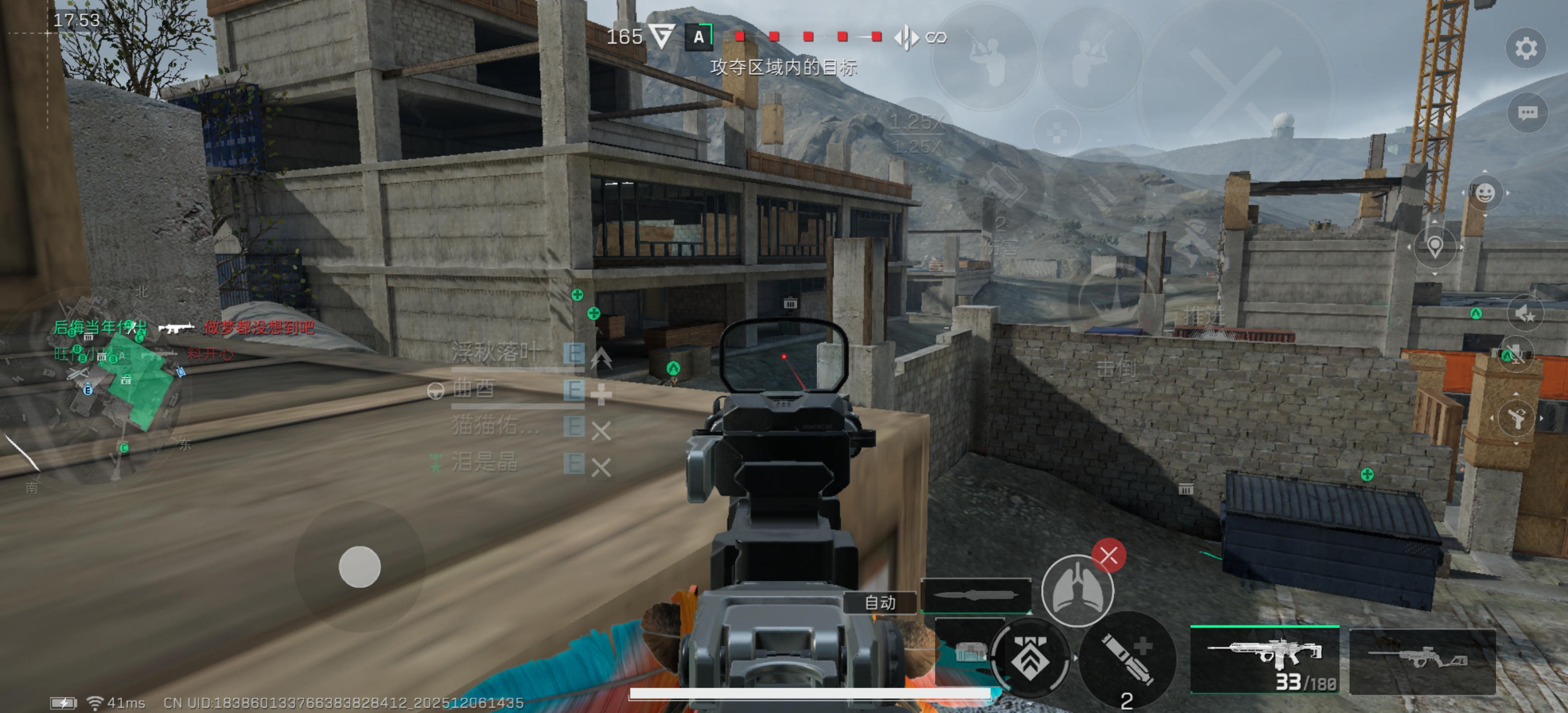Select squad member 曲酉 in the list
Viewport: 1568px width, 713px height.
click(x=475, y=389)
